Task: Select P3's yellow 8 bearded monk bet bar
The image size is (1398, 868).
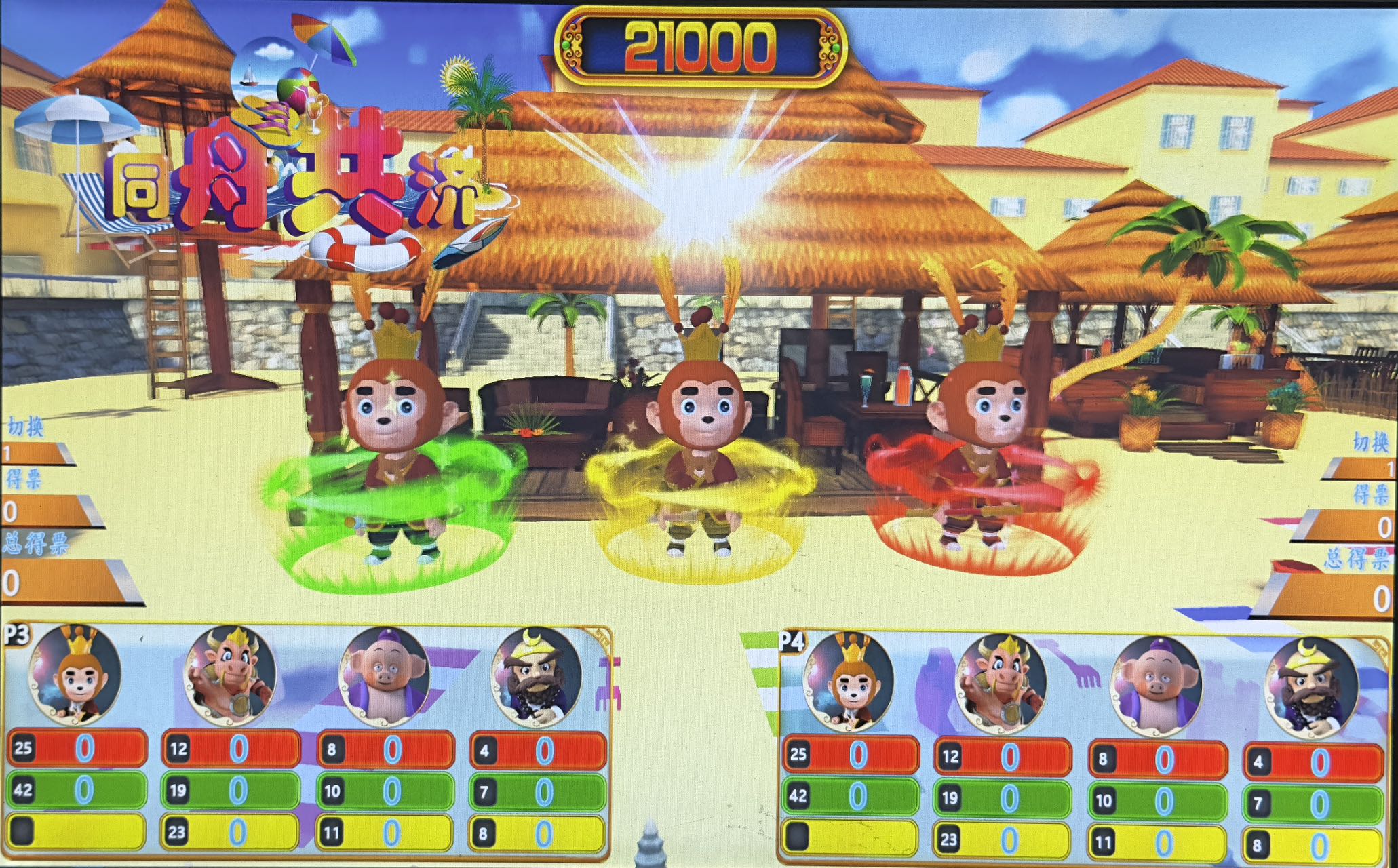Action: coord(537,833)
